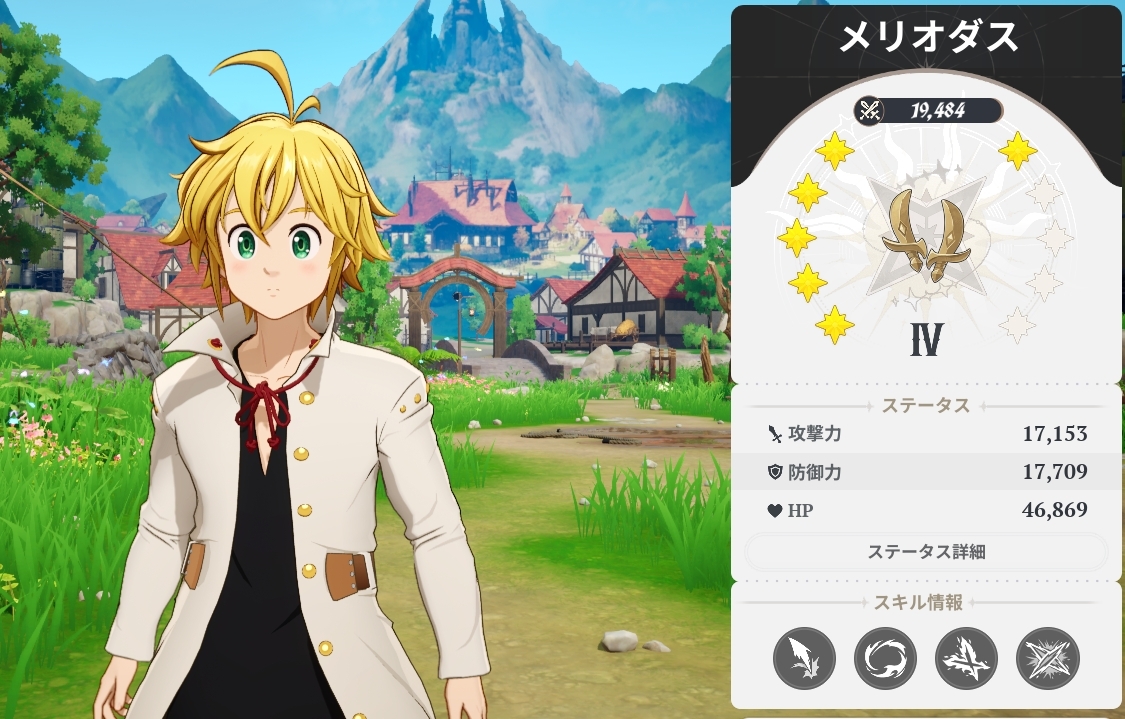Select the feather-shaped slash skill icon

(x=805, y=659)
